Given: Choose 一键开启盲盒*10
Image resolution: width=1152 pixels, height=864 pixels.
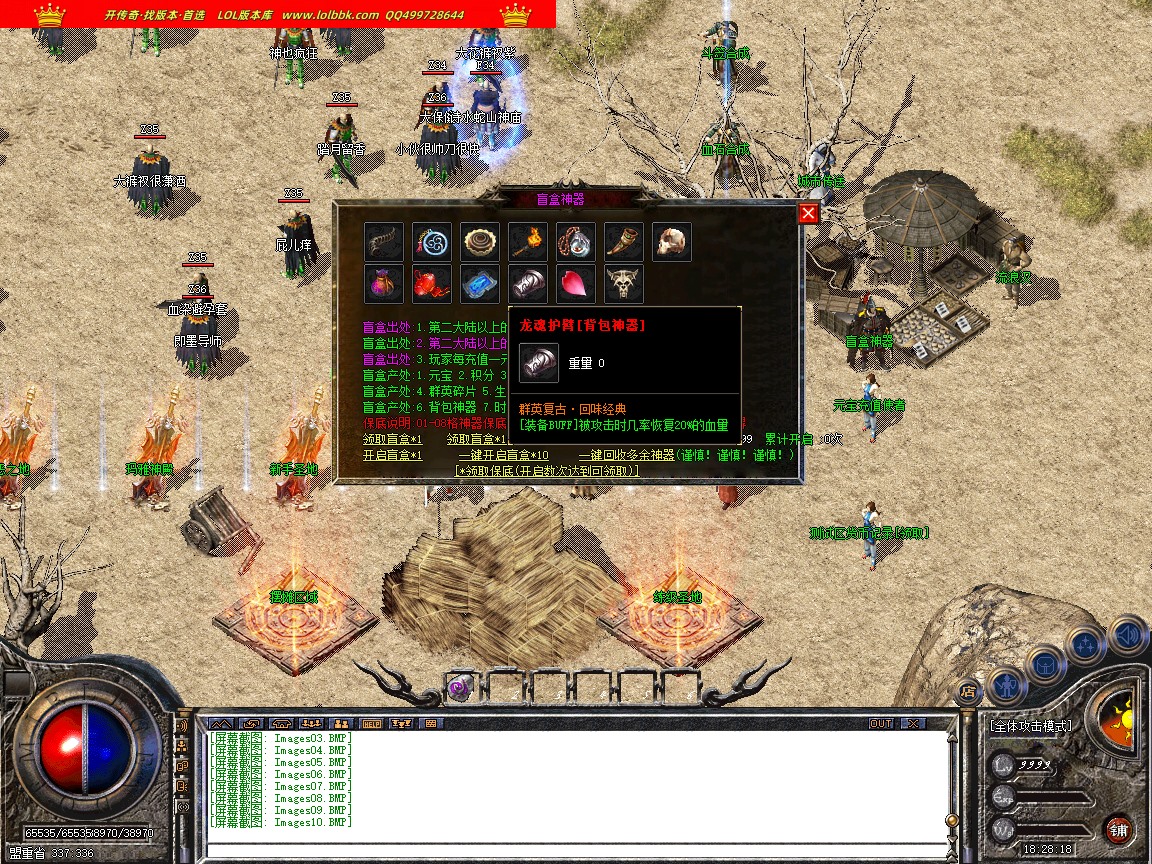Looking at the screenshot, I should click(x=503, y=455).
